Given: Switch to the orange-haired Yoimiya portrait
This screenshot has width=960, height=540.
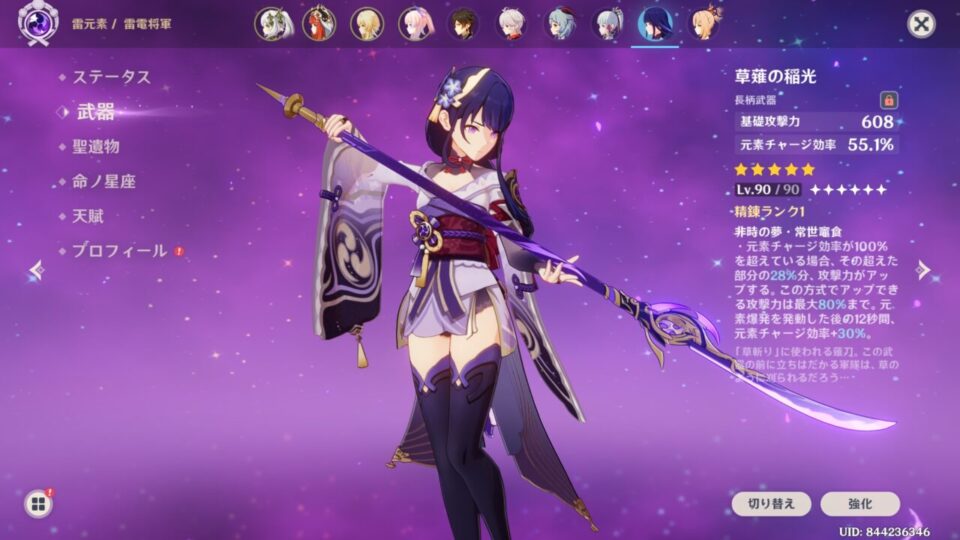Looking at the screenshot, I should tap(705, 24).
